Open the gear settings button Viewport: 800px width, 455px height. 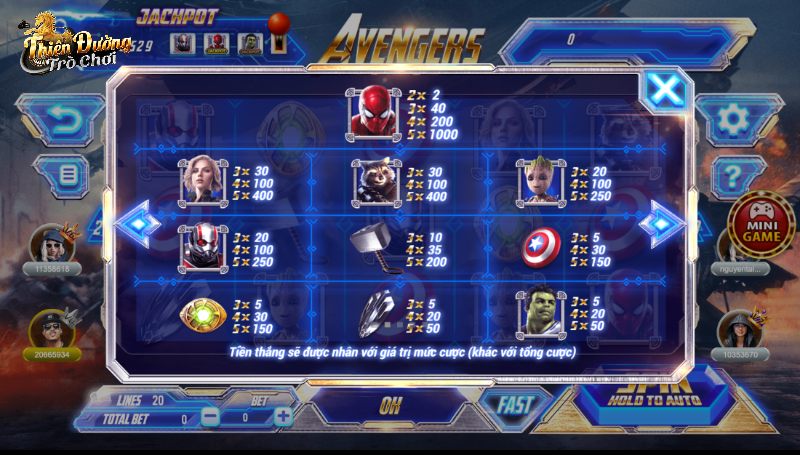point(733,120)
